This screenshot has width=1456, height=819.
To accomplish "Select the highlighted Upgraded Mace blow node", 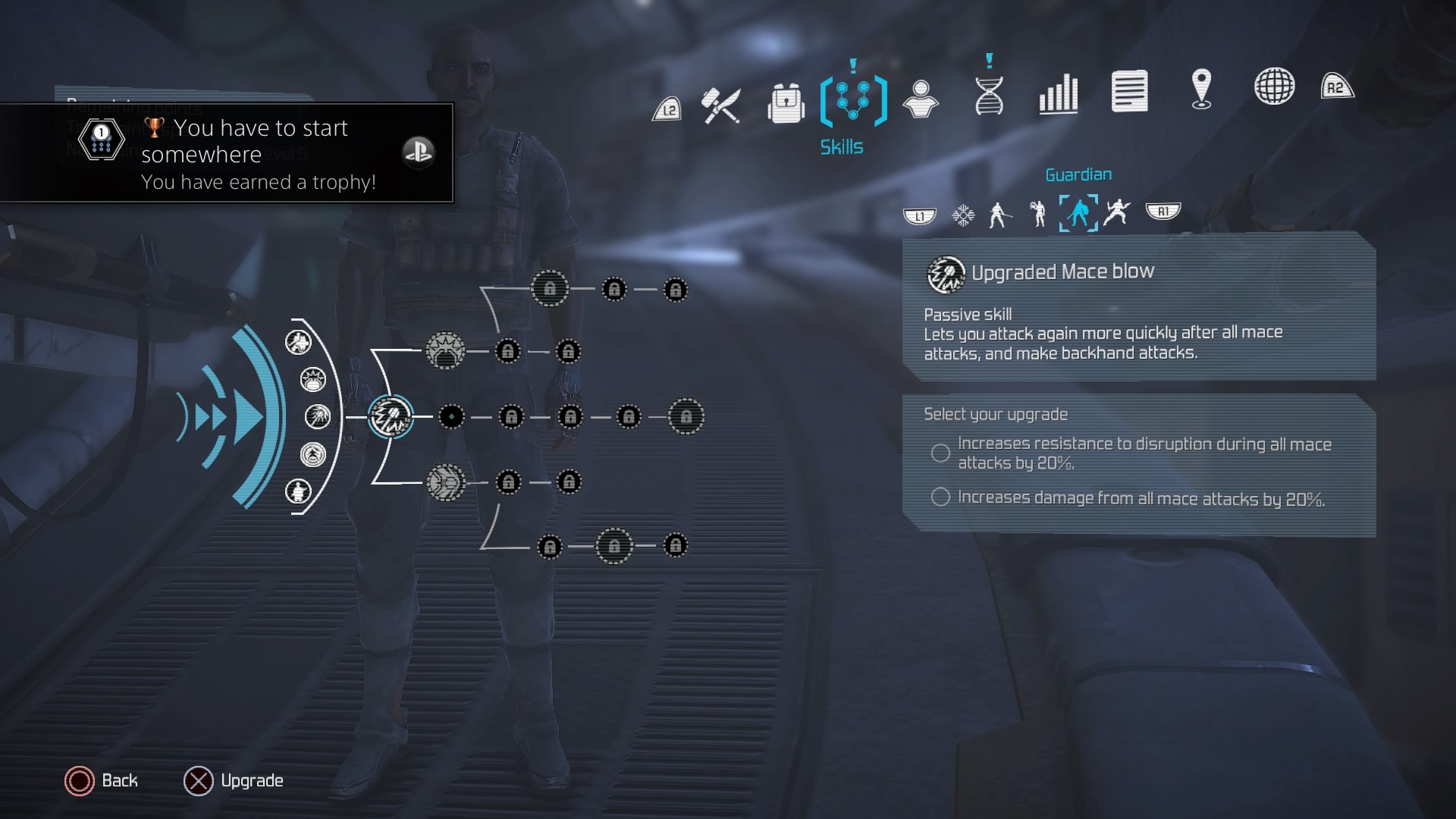I will pos(391,417).
